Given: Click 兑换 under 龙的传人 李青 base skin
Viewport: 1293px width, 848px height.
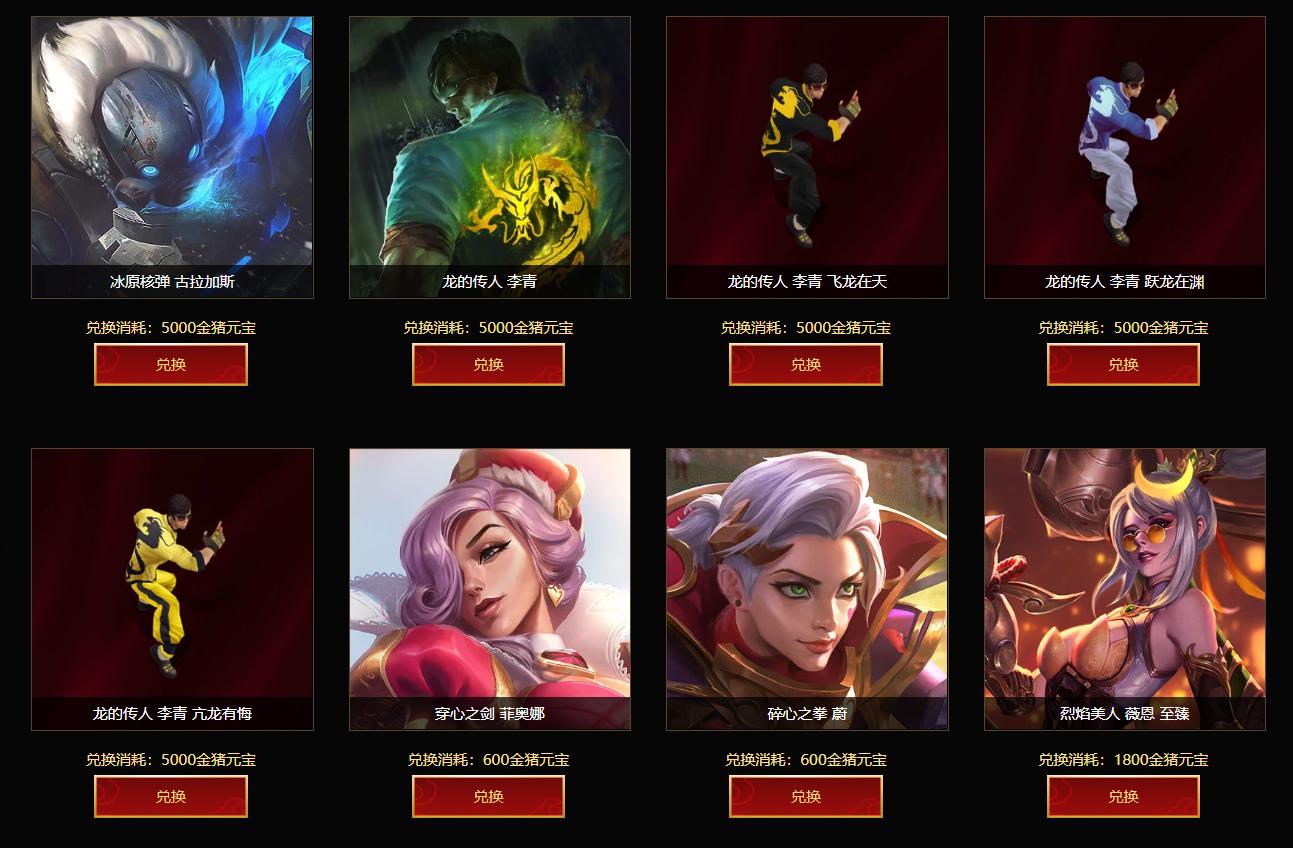Looking at the screenshot, I should [x=488, y=365].
